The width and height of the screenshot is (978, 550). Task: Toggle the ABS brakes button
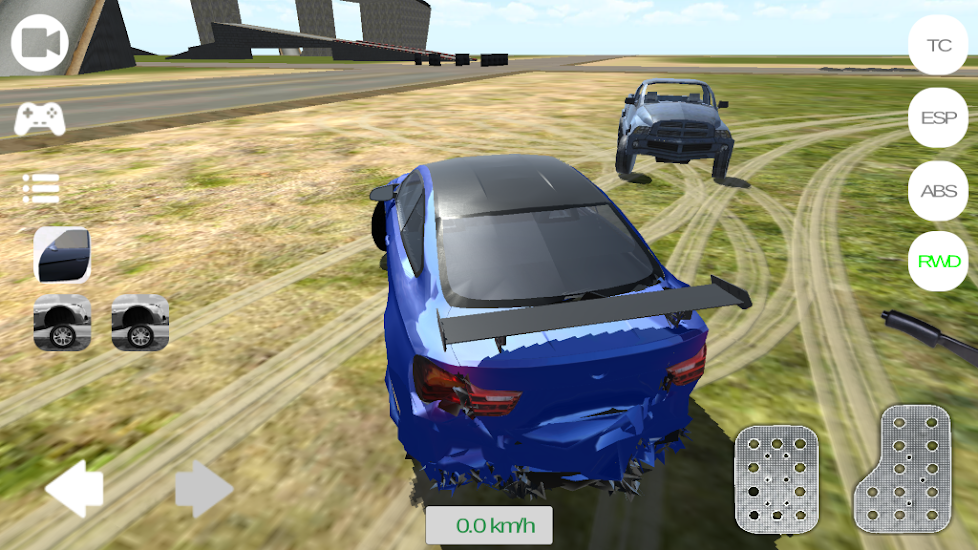(x=938, y=191)
